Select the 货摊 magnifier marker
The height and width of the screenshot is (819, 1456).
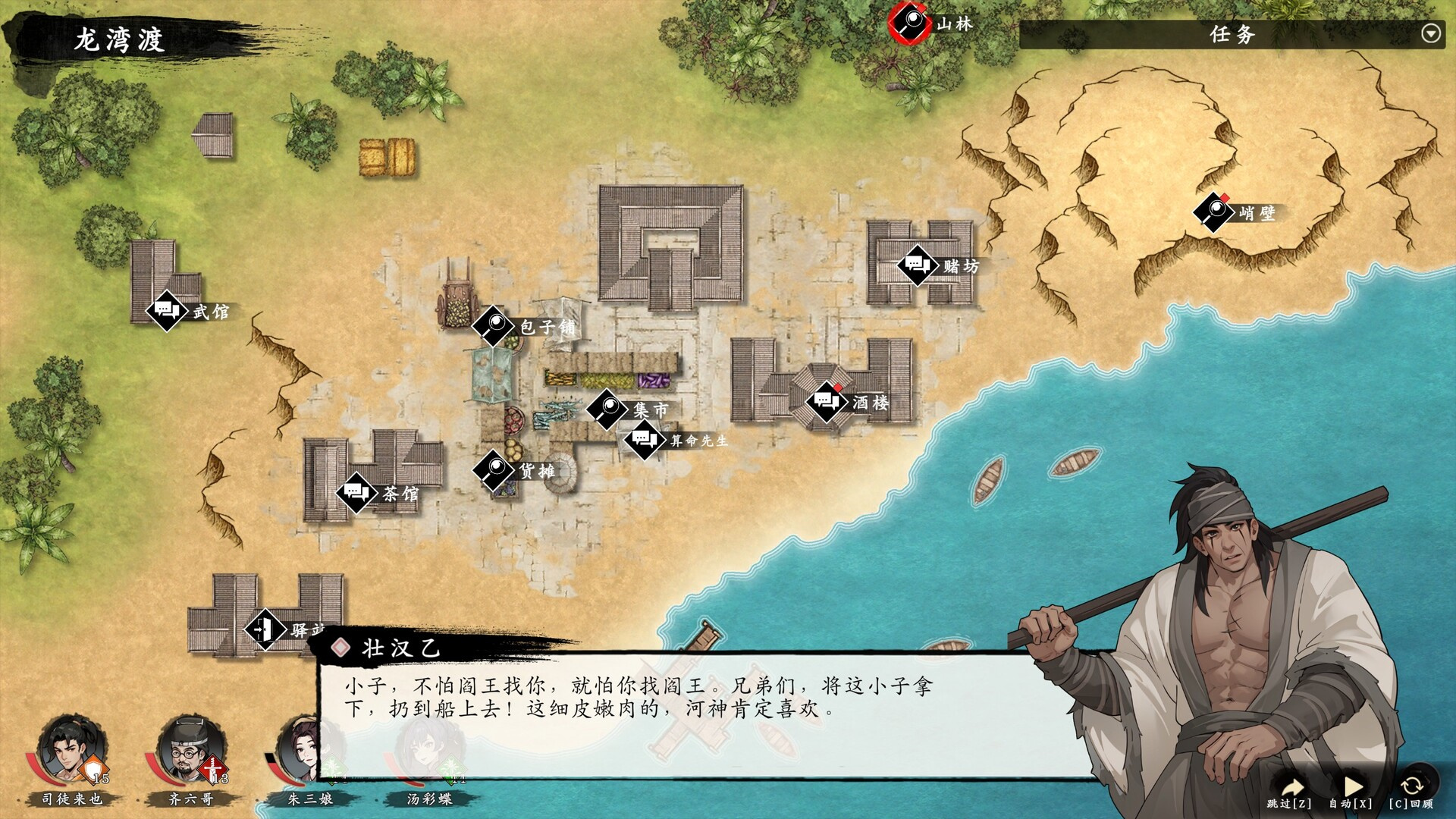(x=492, y=471)
